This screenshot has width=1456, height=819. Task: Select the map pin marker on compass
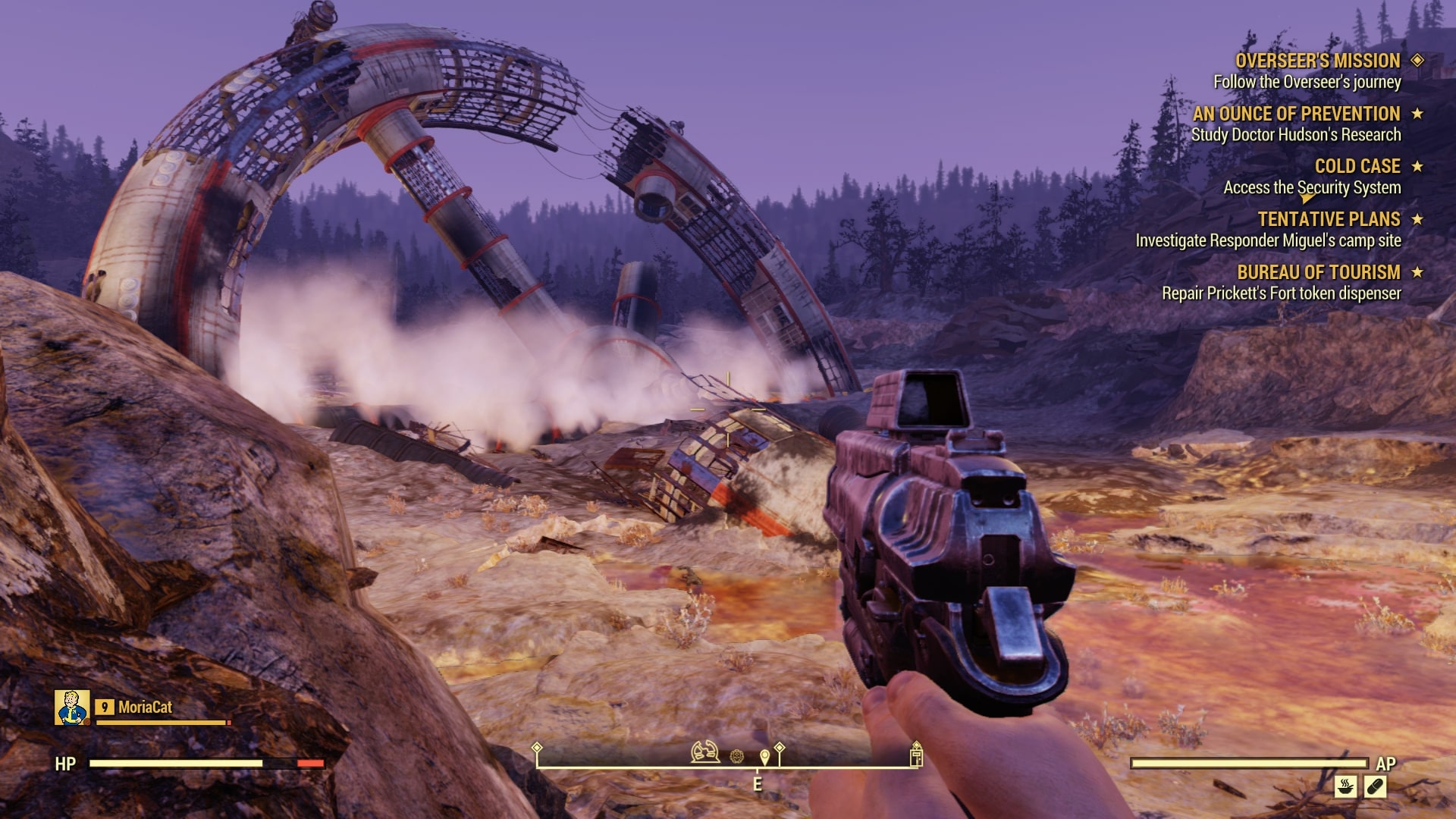coord(764,756)
